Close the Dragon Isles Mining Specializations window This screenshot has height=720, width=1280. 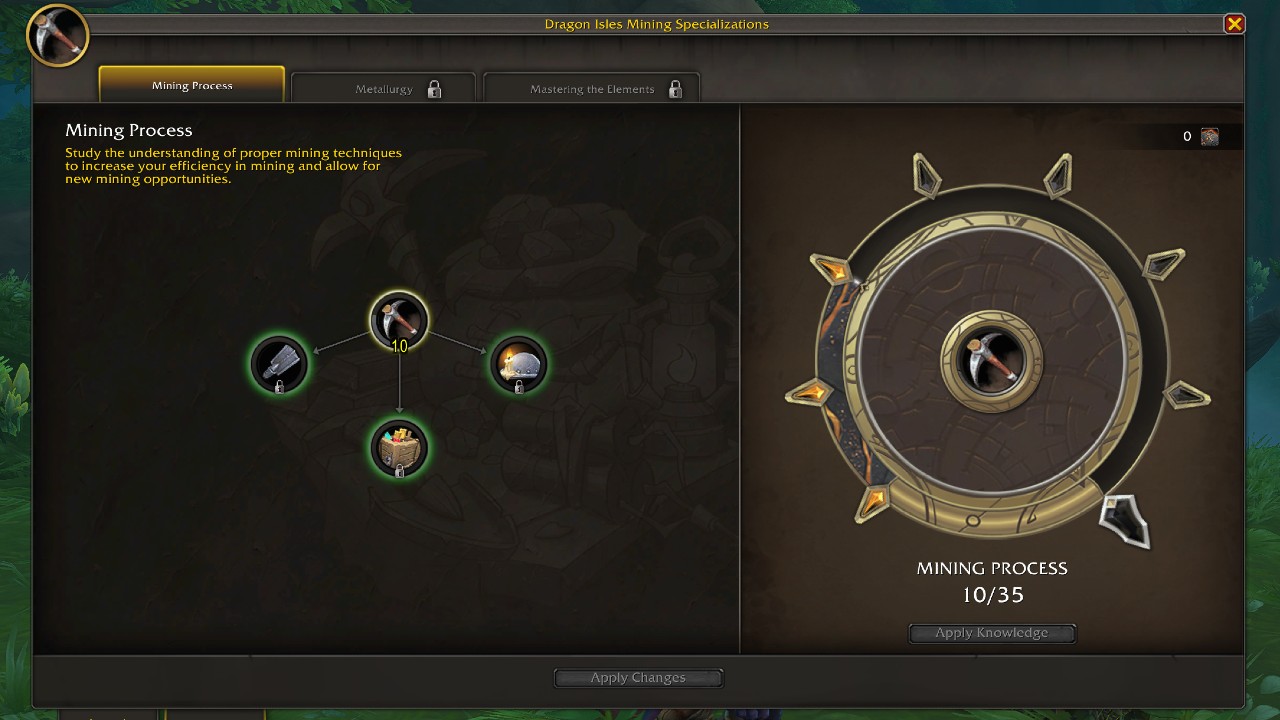click(x=1235, y=23)
